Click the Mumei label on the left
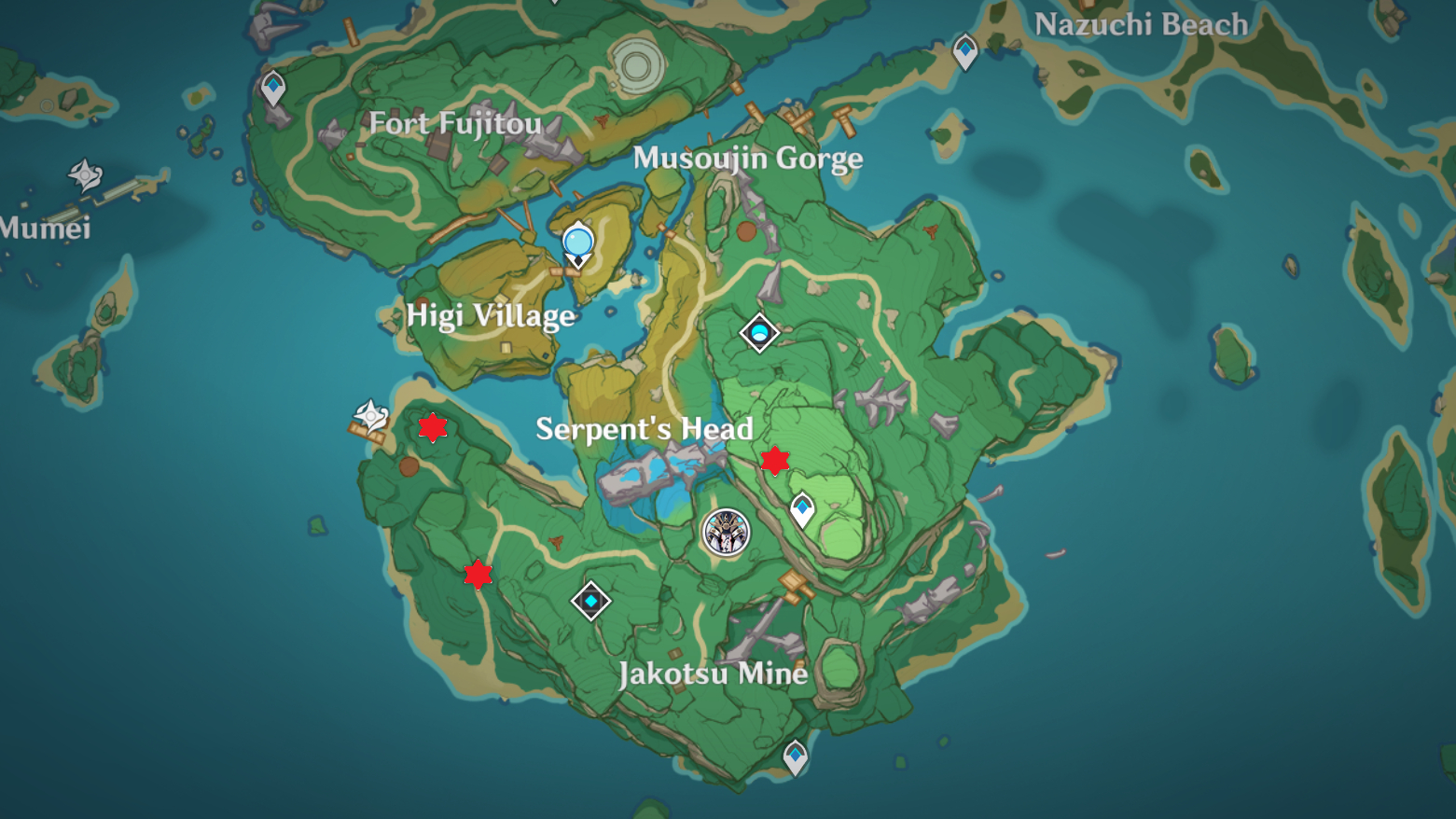Screen dimensions: 1456x819 pyautogui.click(x=43, y=229)
